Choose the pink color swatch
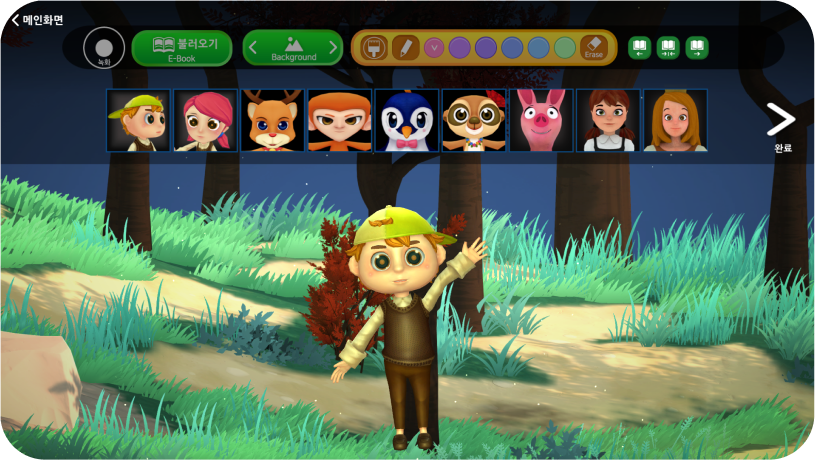Screen dimensions: 815x460 (x=434, y=47)
